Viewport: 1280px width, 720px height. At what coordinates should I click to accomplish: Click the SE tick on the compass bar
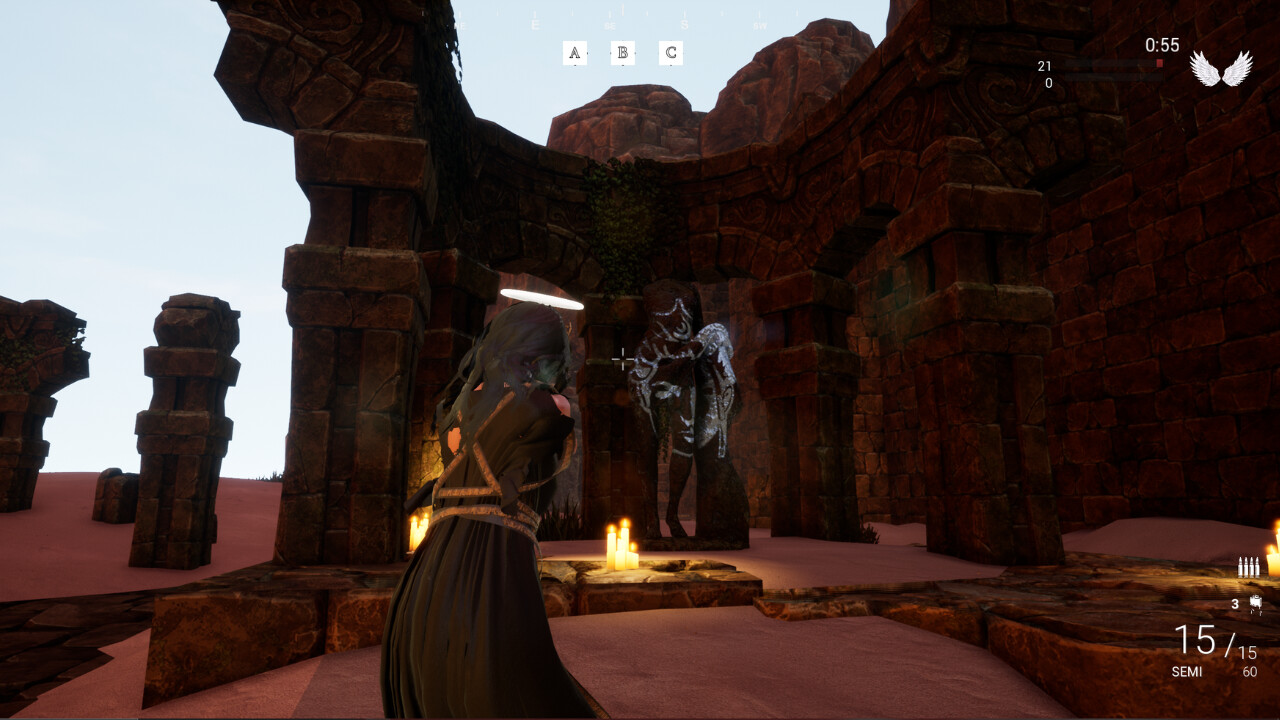610,24
